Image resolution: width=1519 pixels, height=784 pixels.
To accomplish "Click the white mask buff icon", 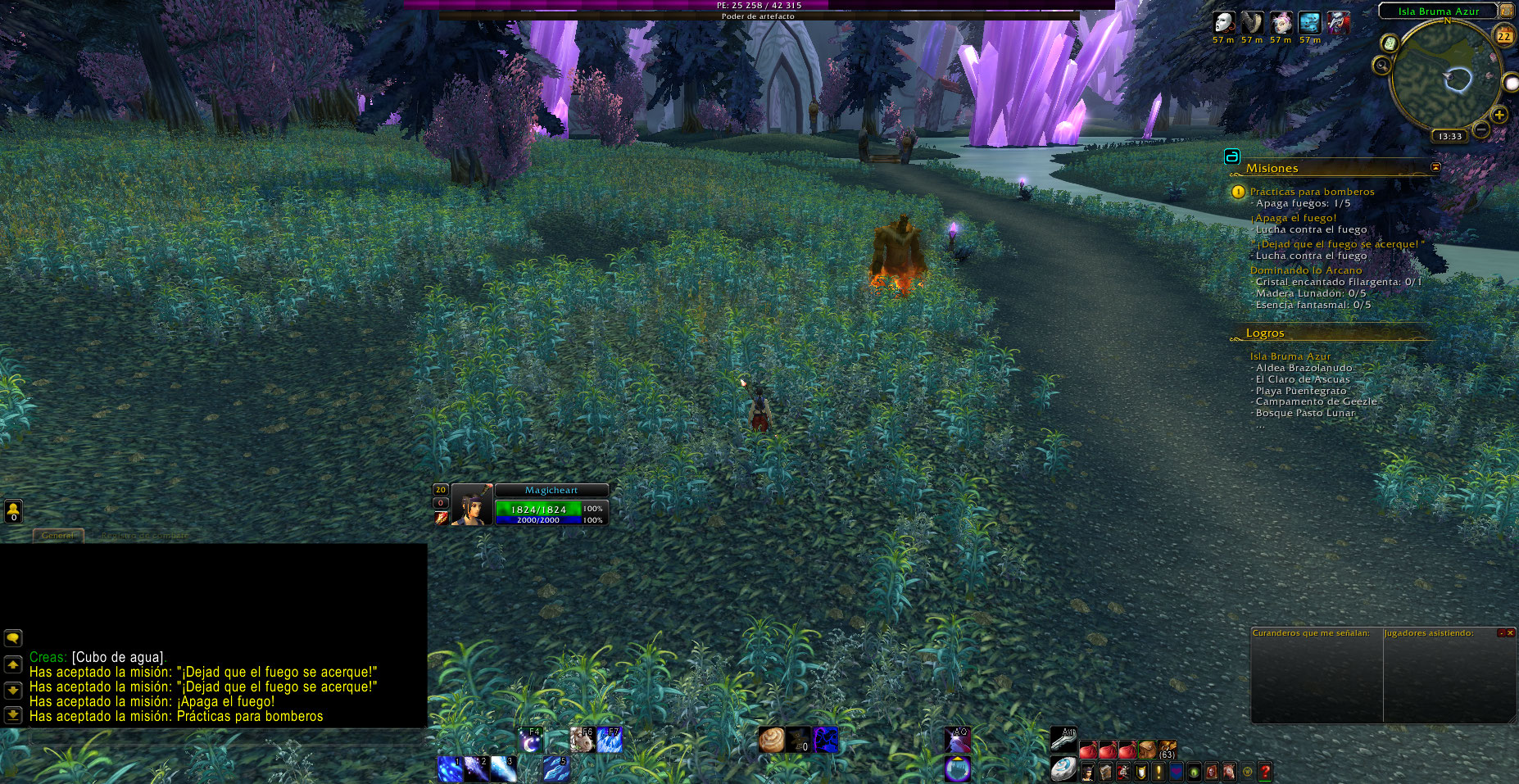I will coord(1223,23).
